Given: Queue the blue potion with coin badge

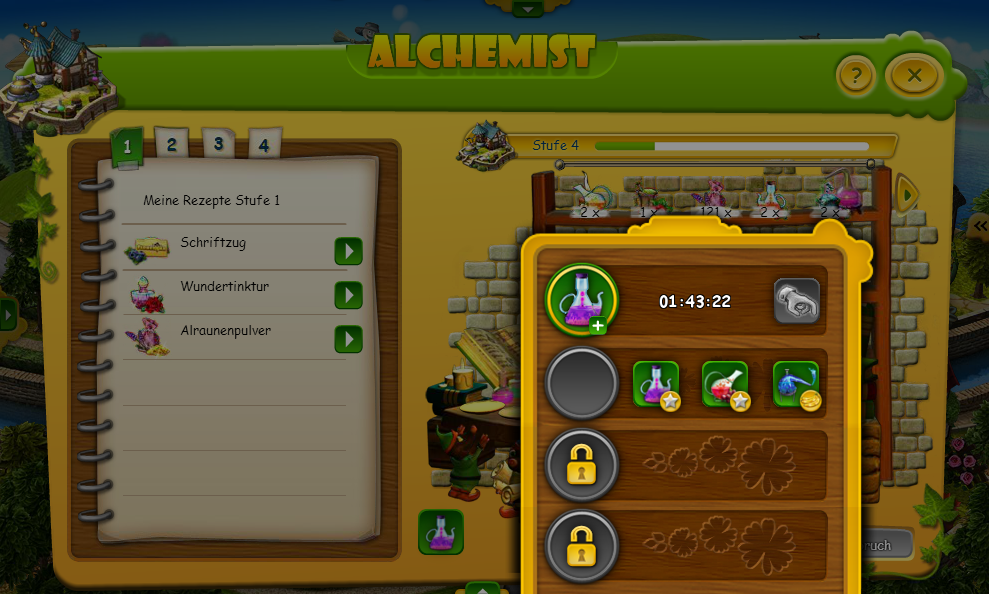Looking at the screenshot, I should click(x=796, y=384).
